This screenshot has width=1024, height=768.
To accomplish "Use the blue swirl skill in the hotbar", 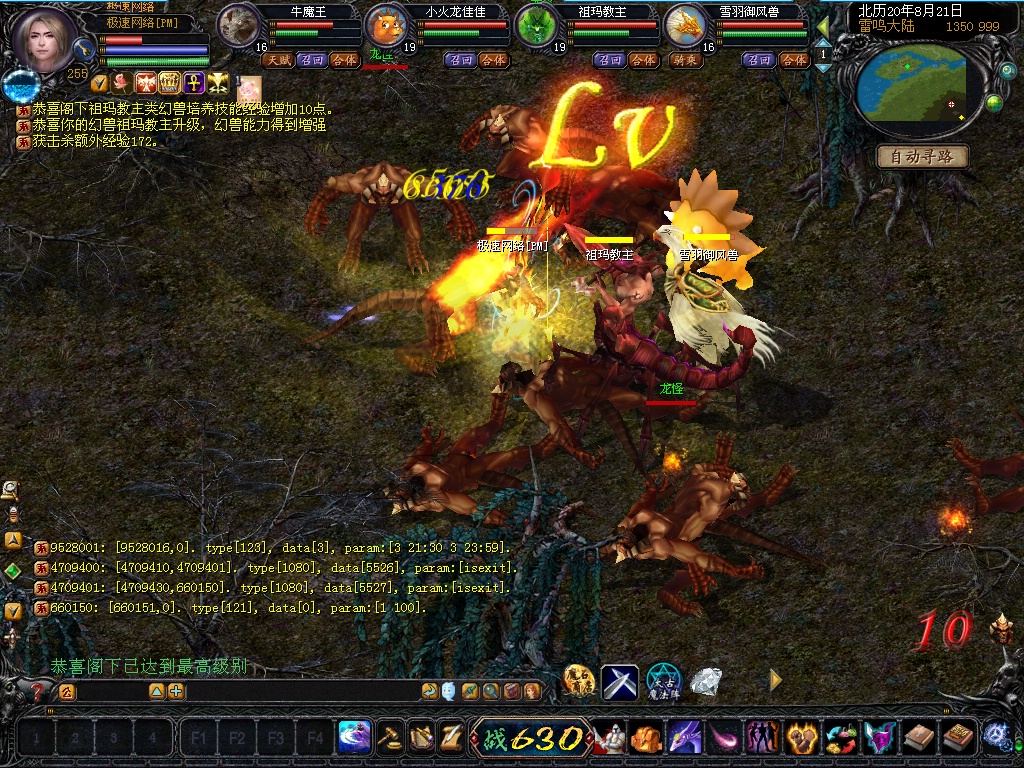I will click(x=355, y=738).
